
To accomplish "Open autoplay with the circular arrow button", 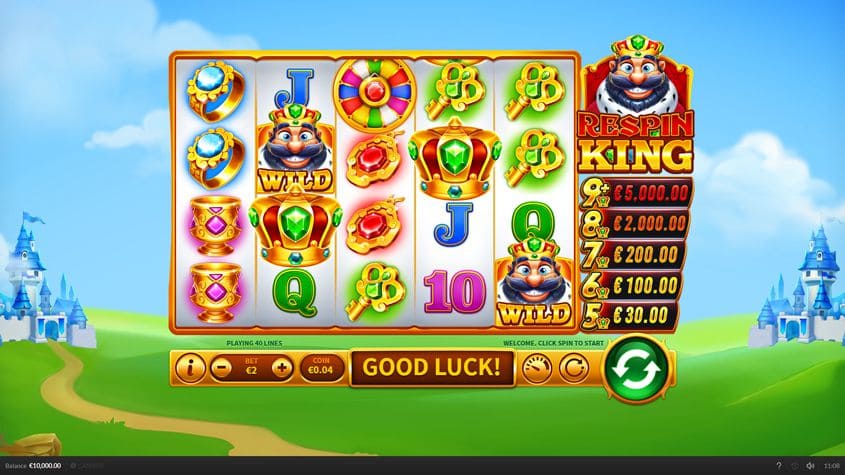I will click(573, 368).
